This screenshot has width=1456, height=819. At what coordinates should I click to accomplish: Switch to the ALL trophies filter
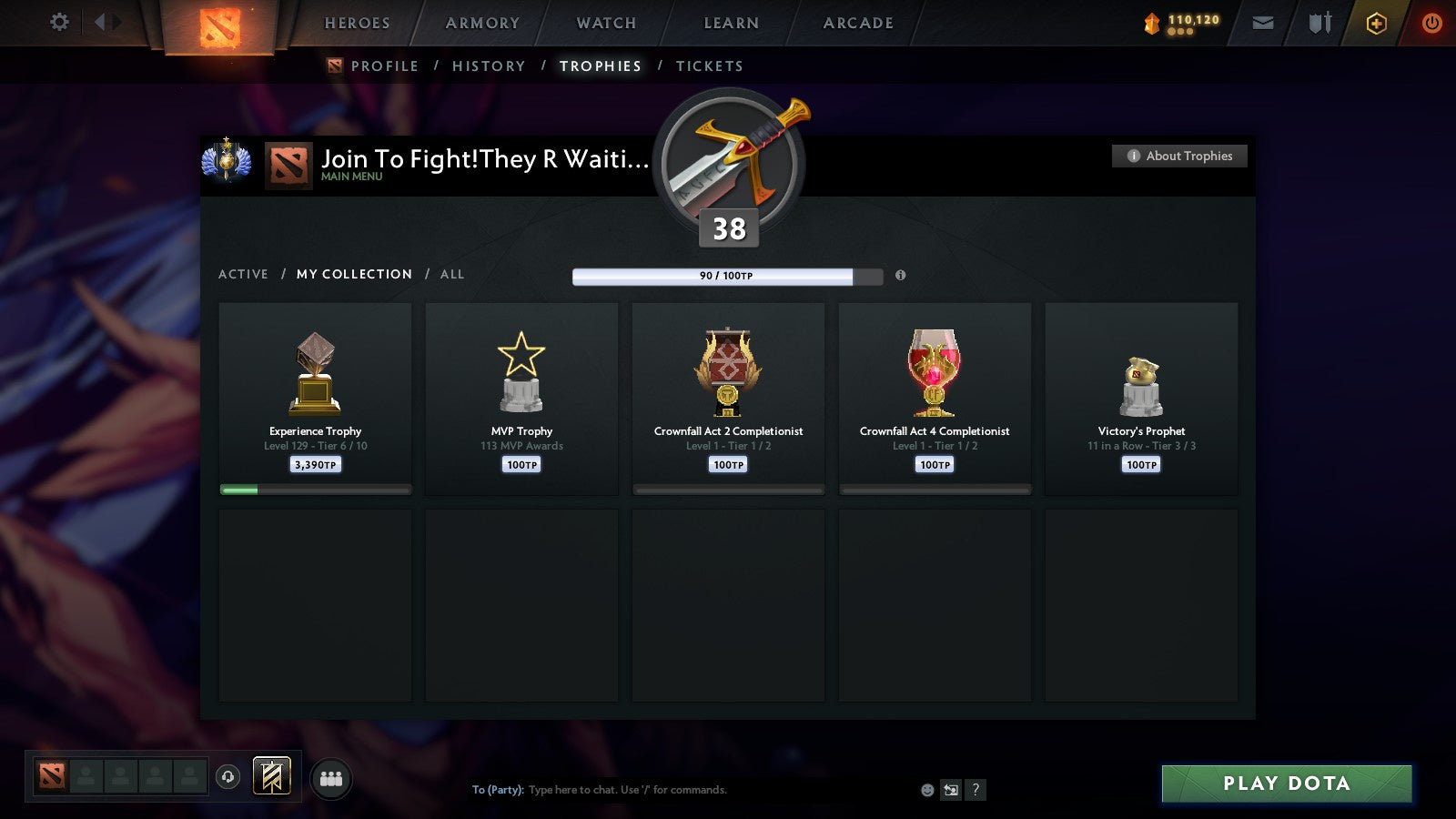(451, 274)
